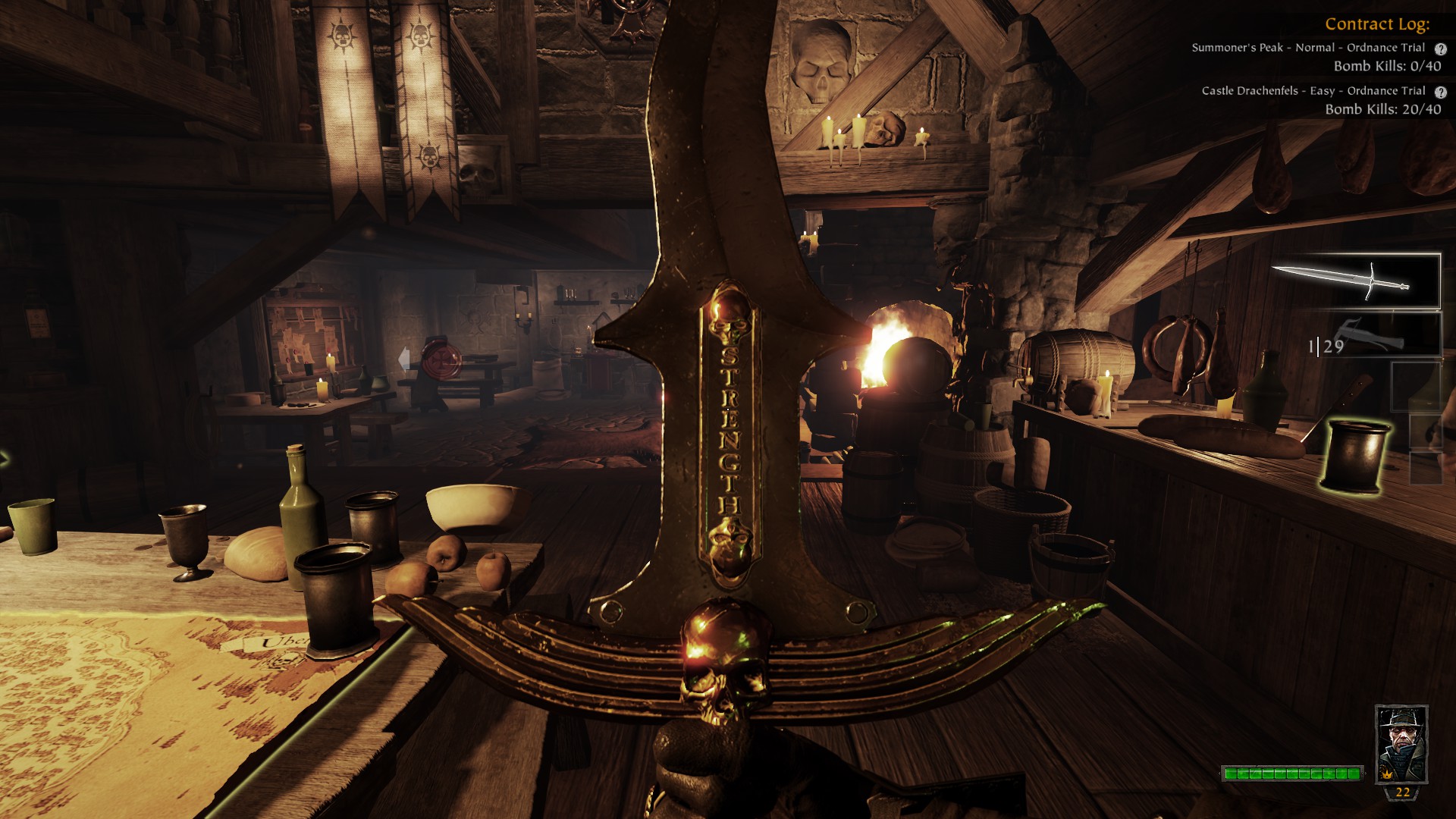This screenshot has width=1456, height=819.
Task: Select the Castle Drachenfels Ordnance Trial contract
Action: (1313, 91)
